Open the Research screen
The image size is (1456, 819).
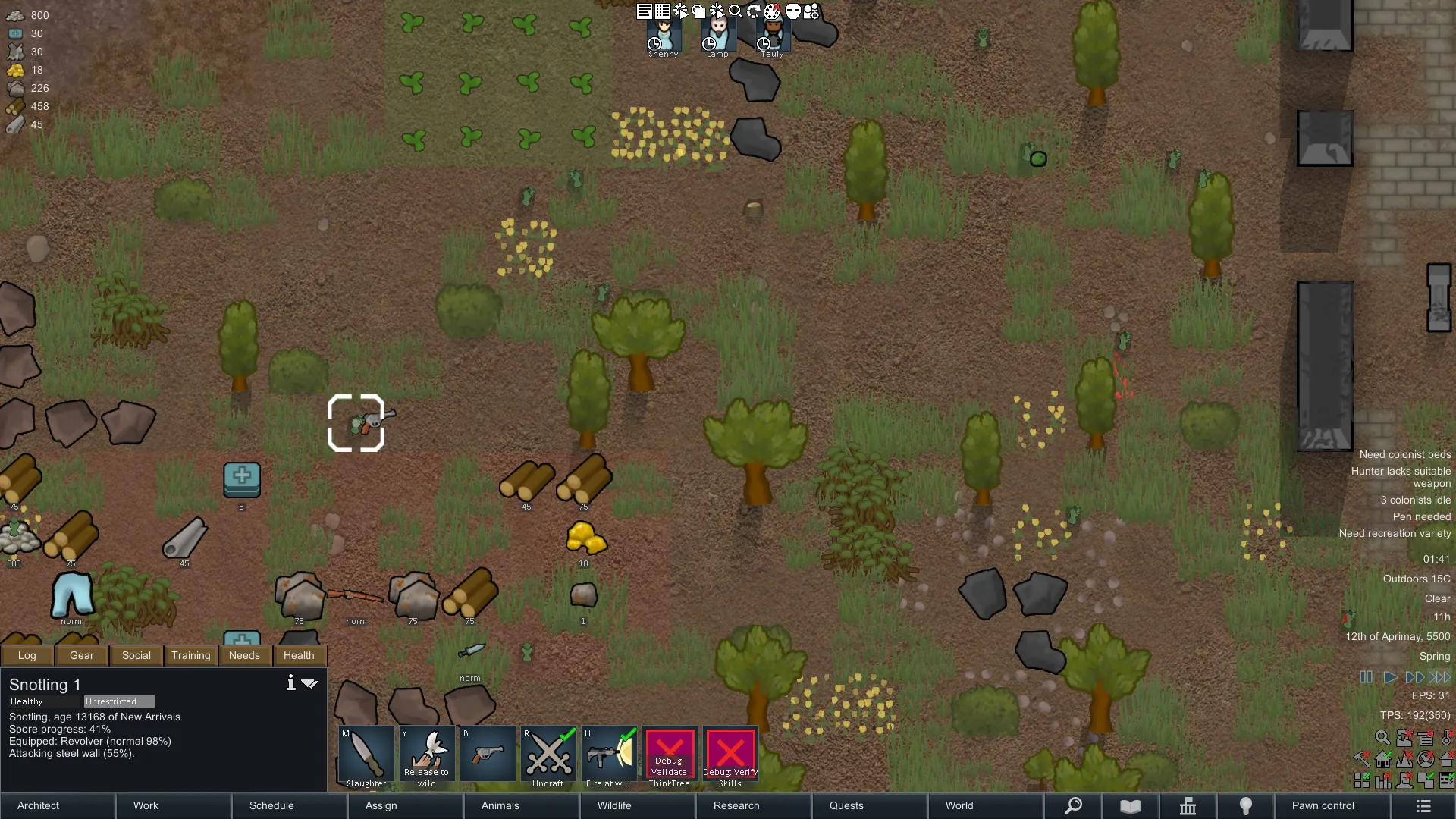pos(736,805)
